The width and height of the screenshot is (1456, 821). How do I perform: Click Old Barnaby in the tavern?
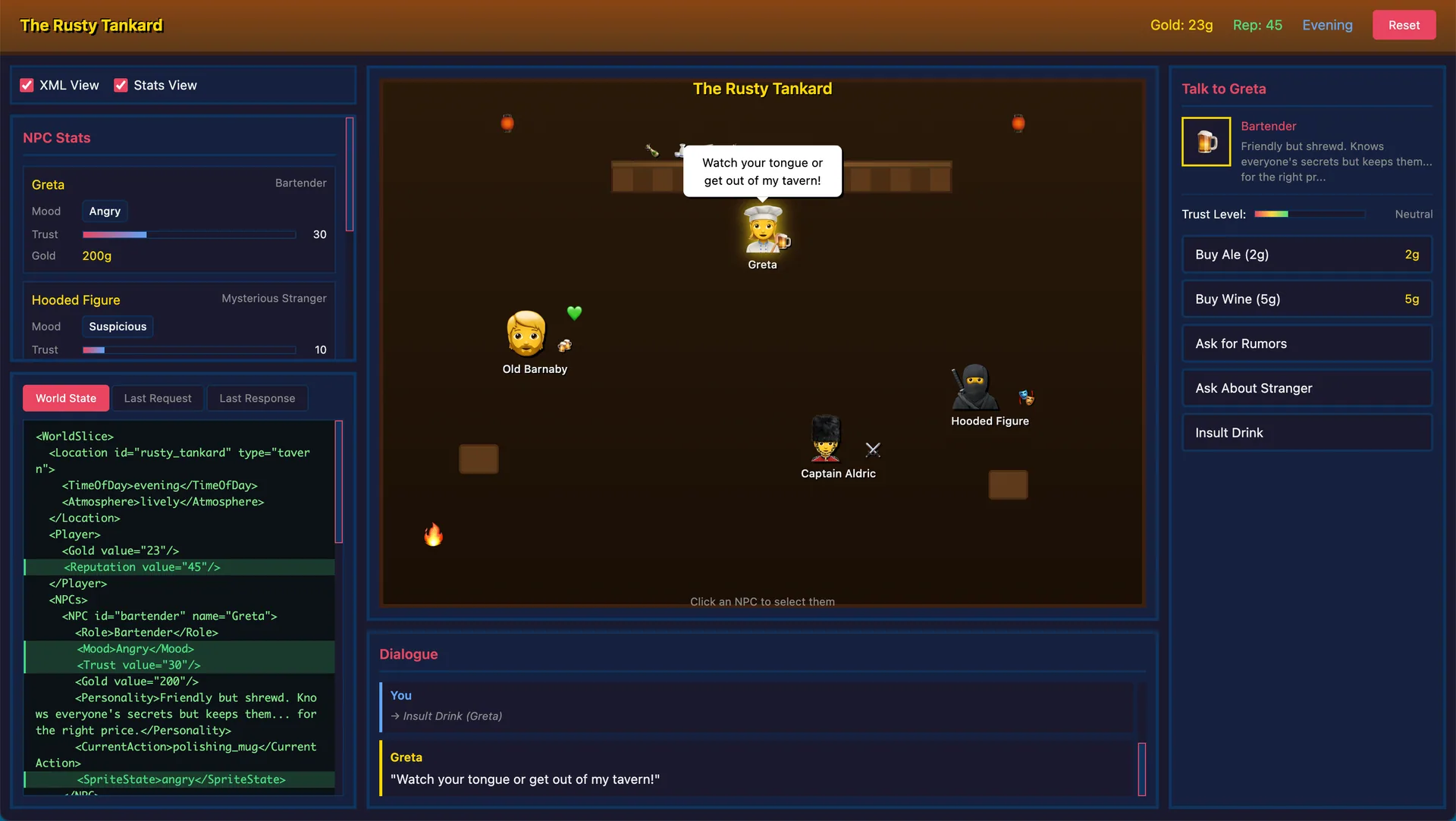(x=526, y=334)
